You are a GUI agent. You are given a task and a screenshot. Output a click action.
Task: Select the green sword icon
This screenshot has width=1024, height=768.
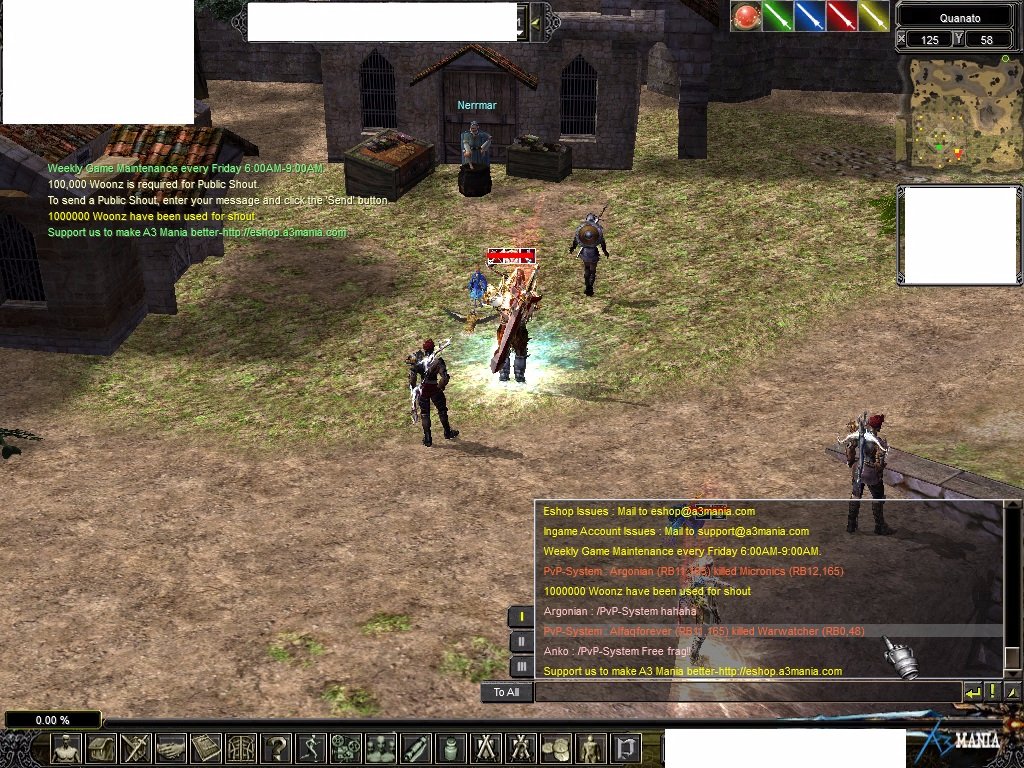tap(777, 16)
